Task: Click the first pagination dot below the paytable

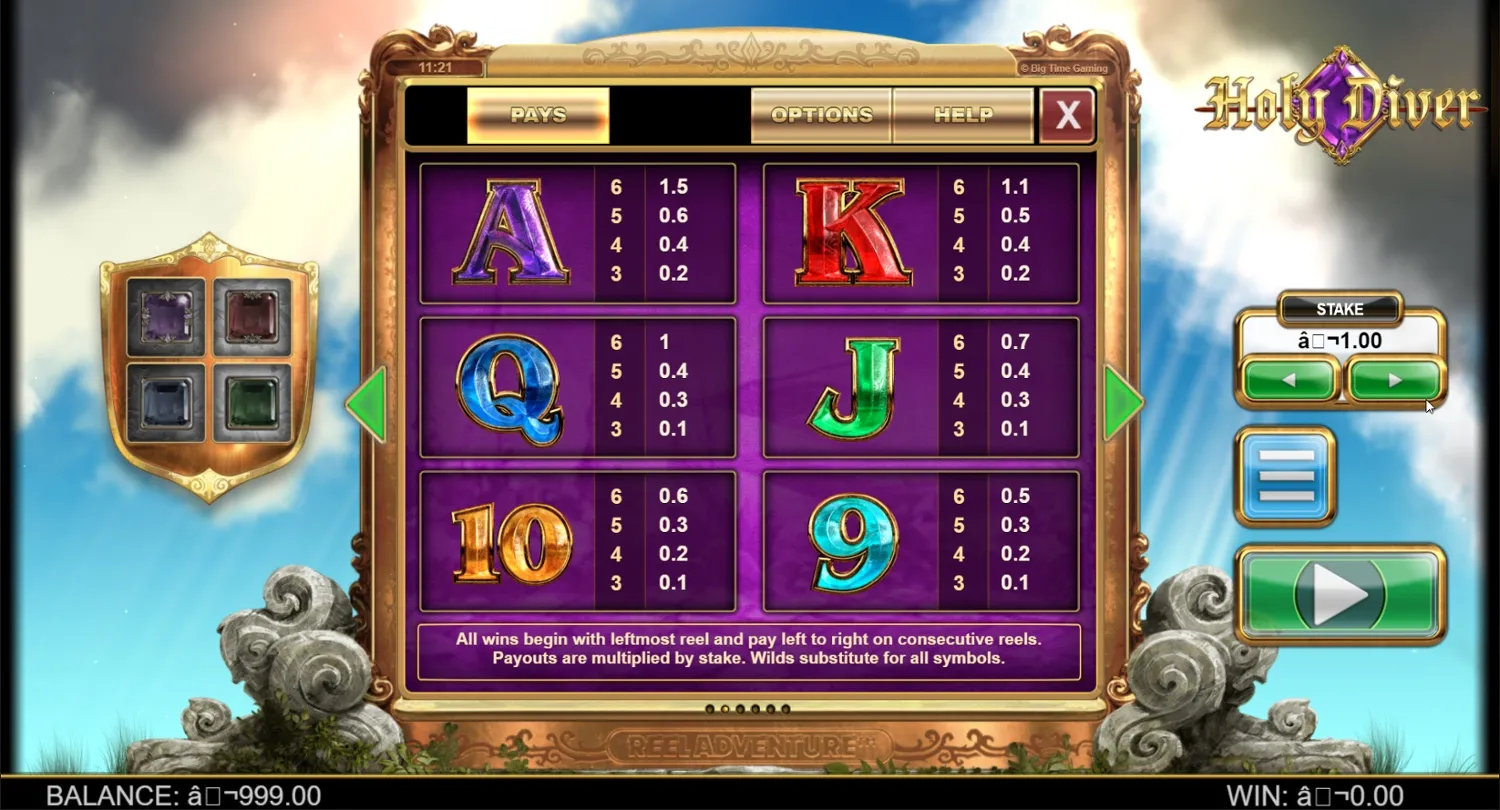Action: pyautogui.click(x=712, y=708)
